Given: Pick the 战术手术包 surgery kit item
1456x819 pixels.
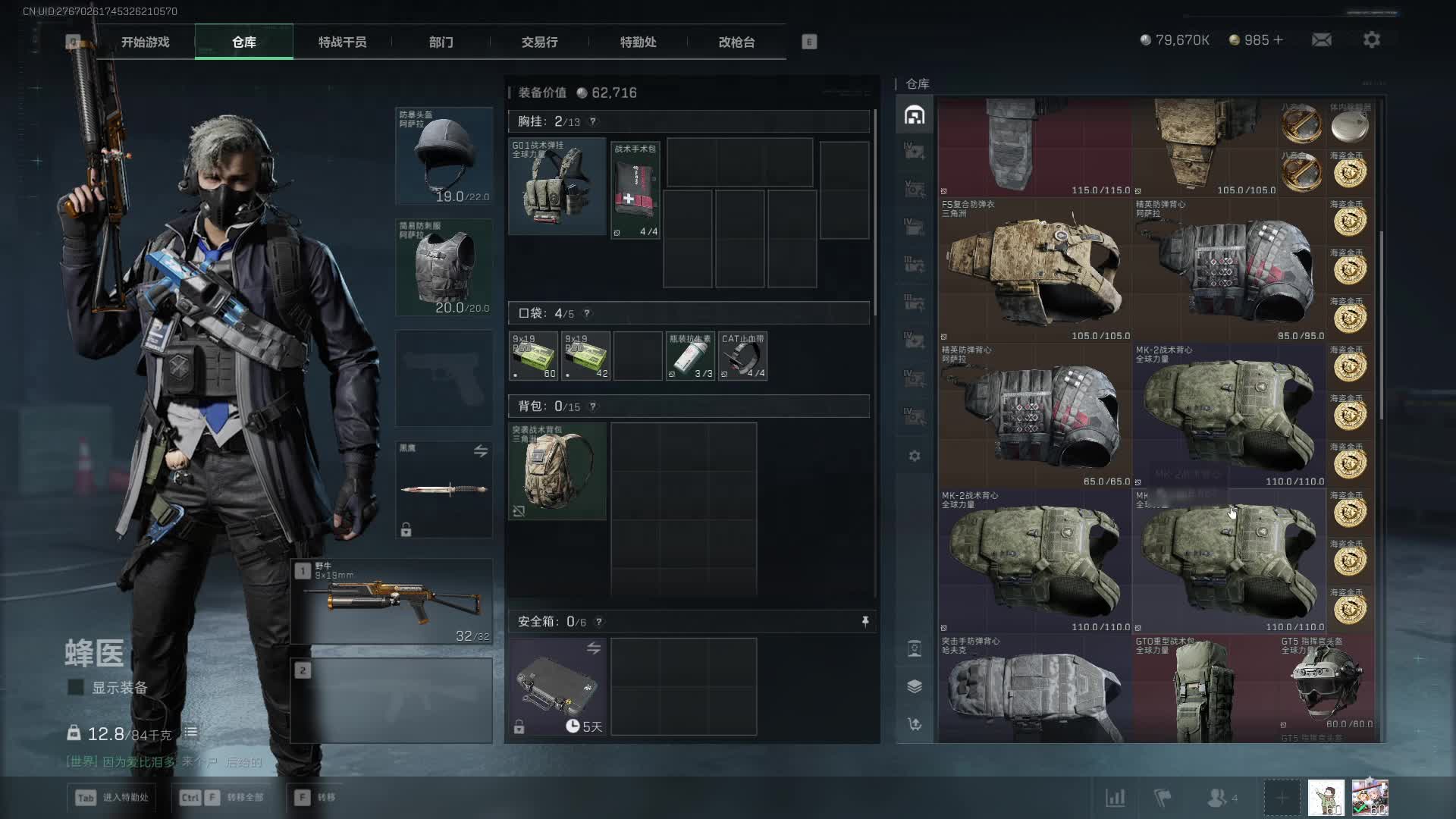Looking at the screenshot, I should [x=635, y=190].
